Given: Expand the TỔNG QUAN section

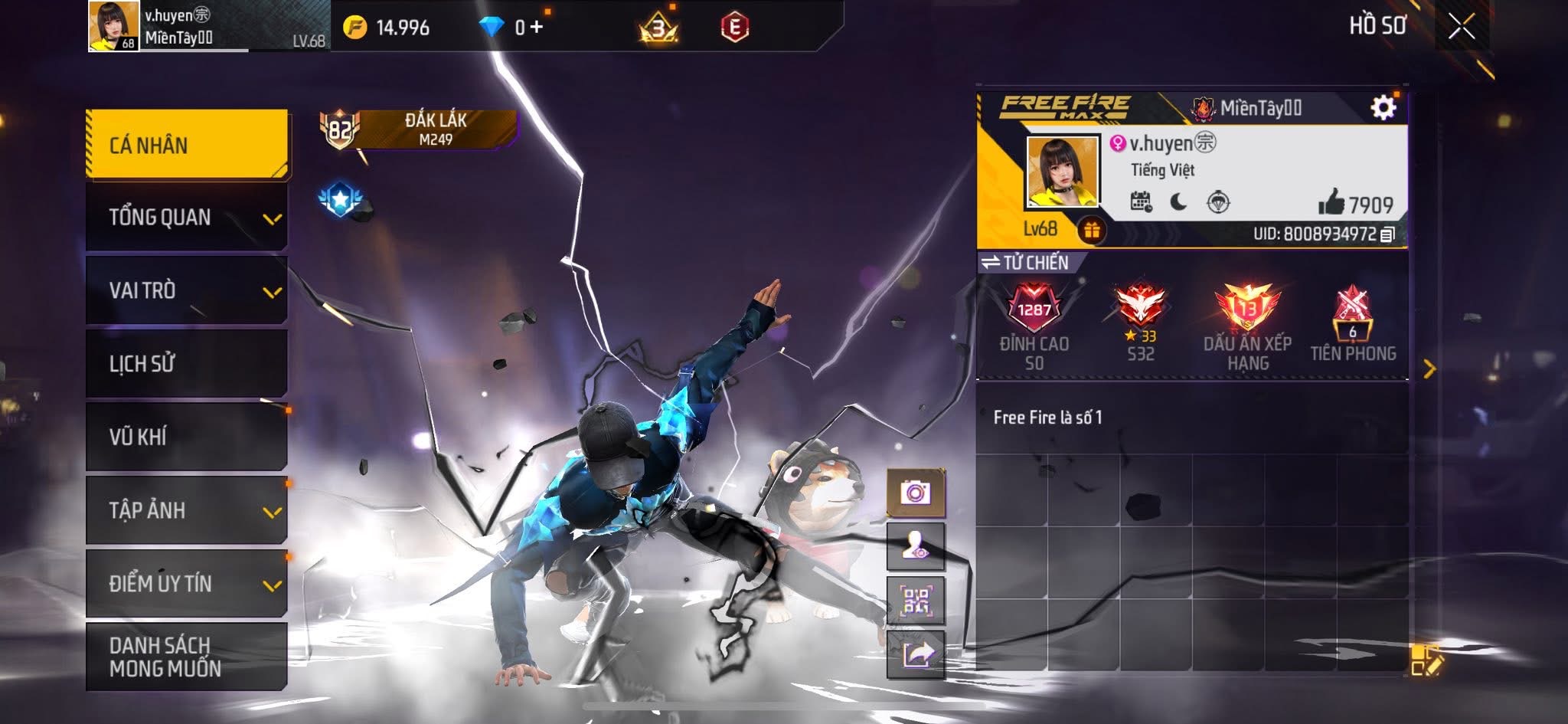Looking at the screenshot, I should (x=187, y=218).
